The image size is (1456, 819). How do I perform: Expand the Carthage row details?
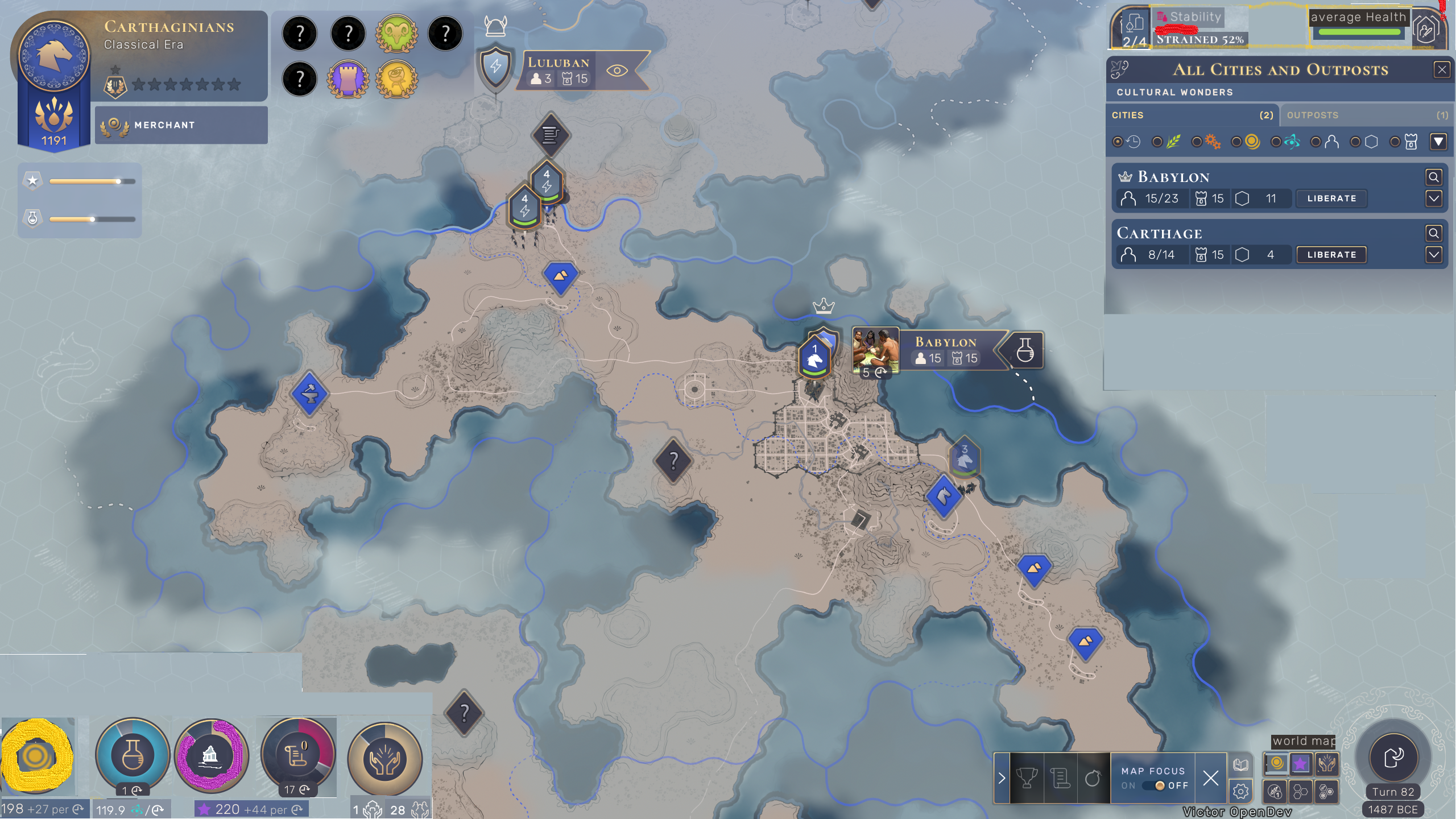click(1433, 255)
